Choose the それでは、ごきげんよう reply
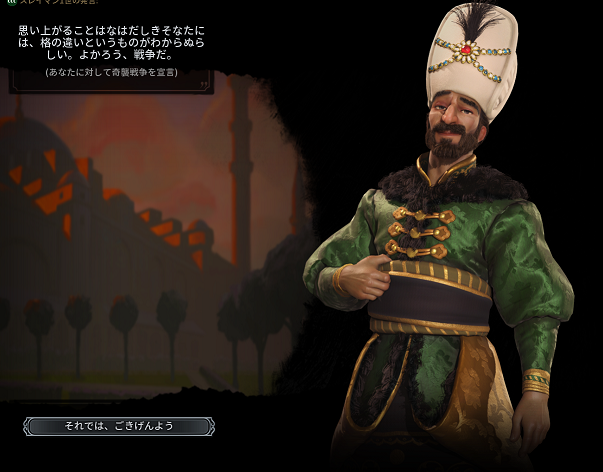603x472 pixels. point(120,426)
